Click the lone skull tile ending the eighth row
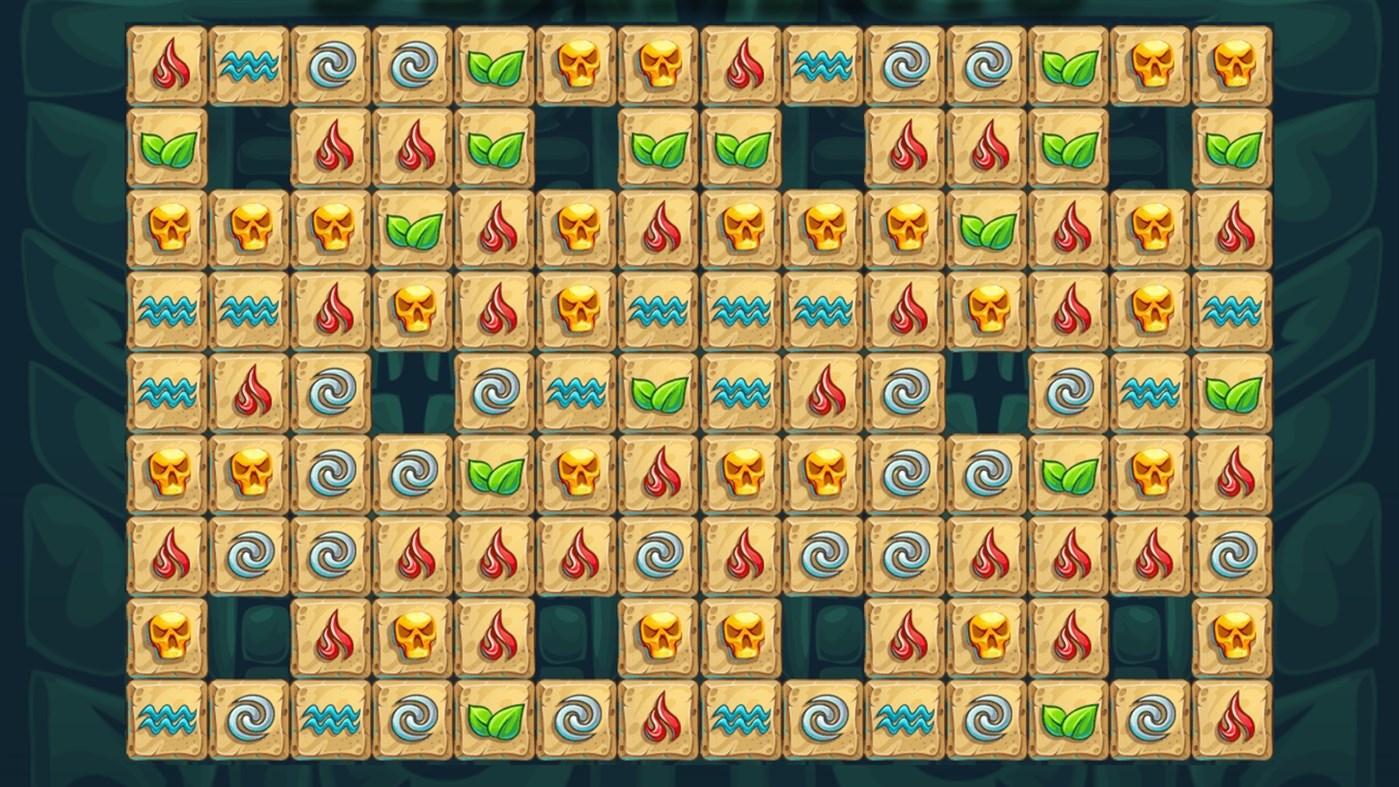This screenshot has width=1399, height=787. 1232,638
